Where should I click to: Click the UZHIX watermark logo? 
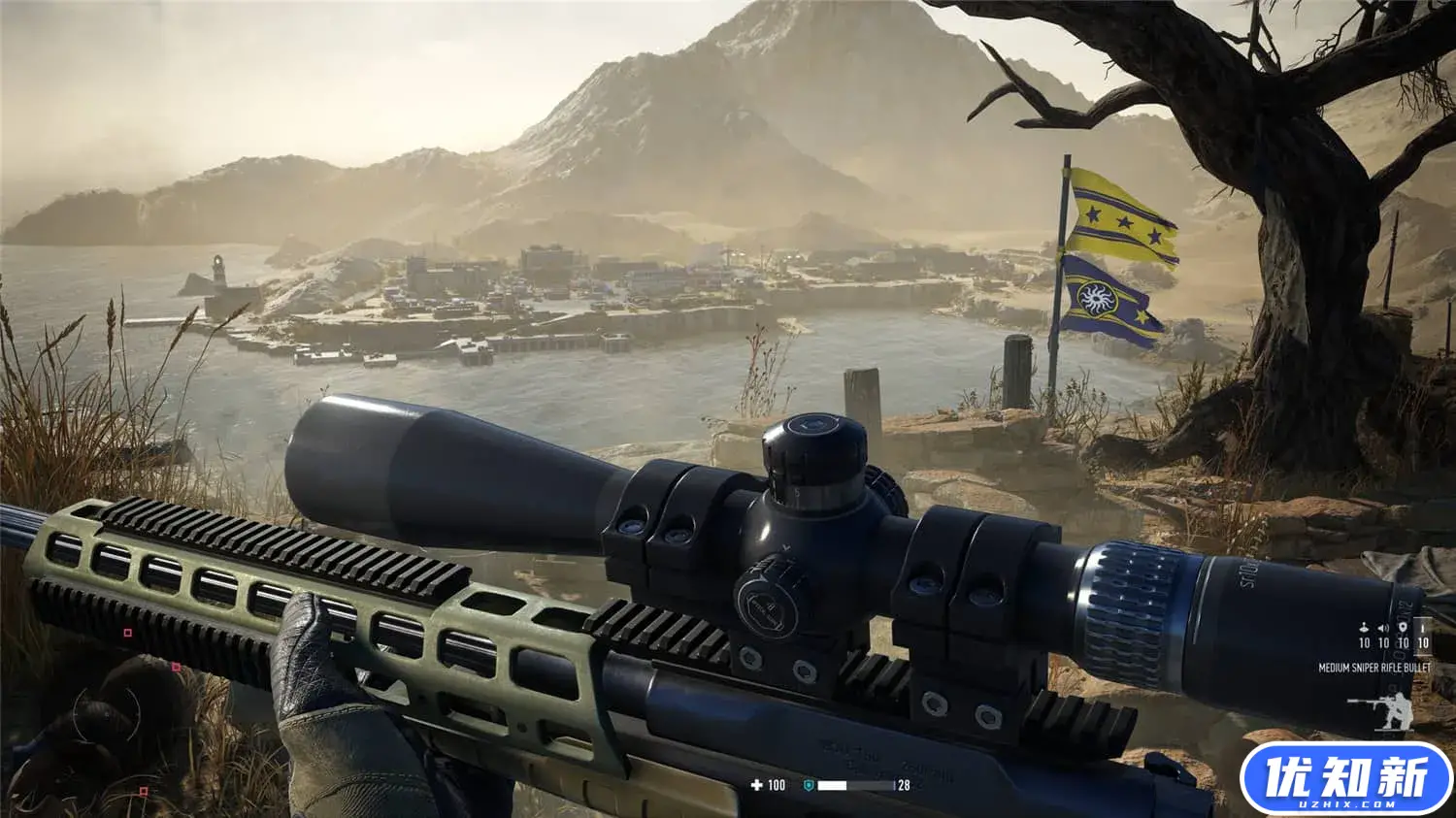click(x=1345, y=779)
